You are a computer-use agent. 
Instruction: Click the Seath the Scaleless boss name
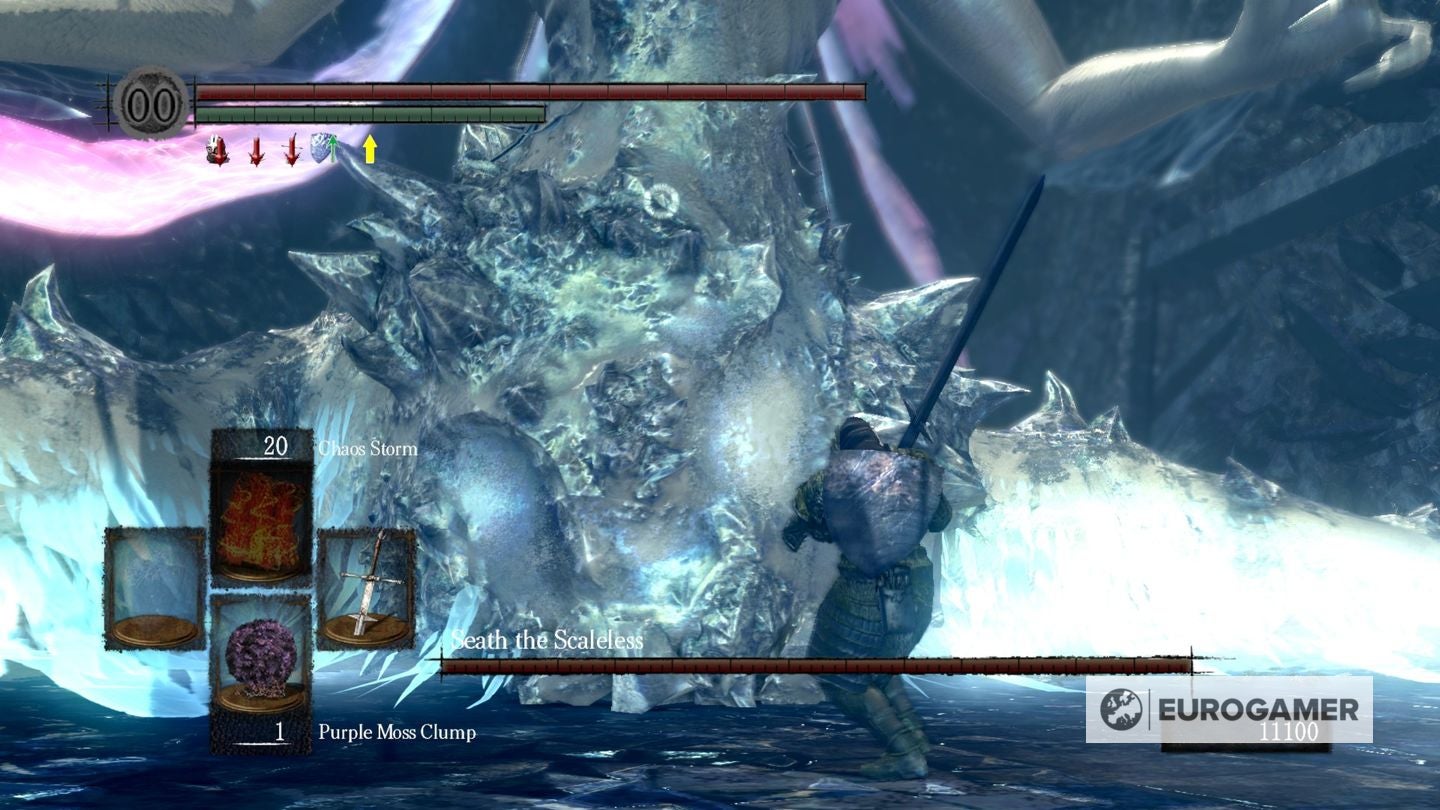(546, 642)
